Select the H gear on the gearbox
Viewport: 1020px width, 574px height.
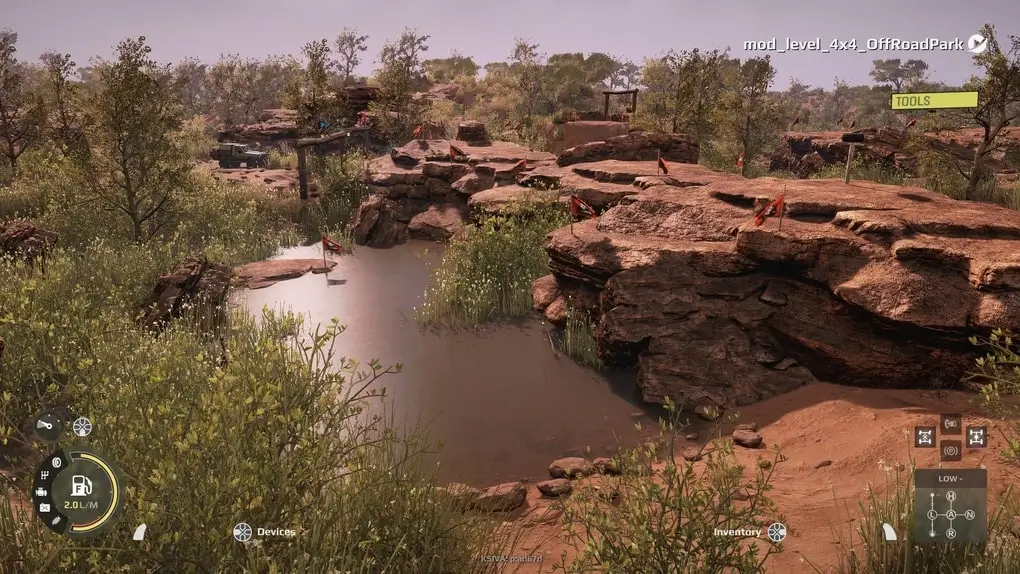pyautogui.click(x=951, y=496)
